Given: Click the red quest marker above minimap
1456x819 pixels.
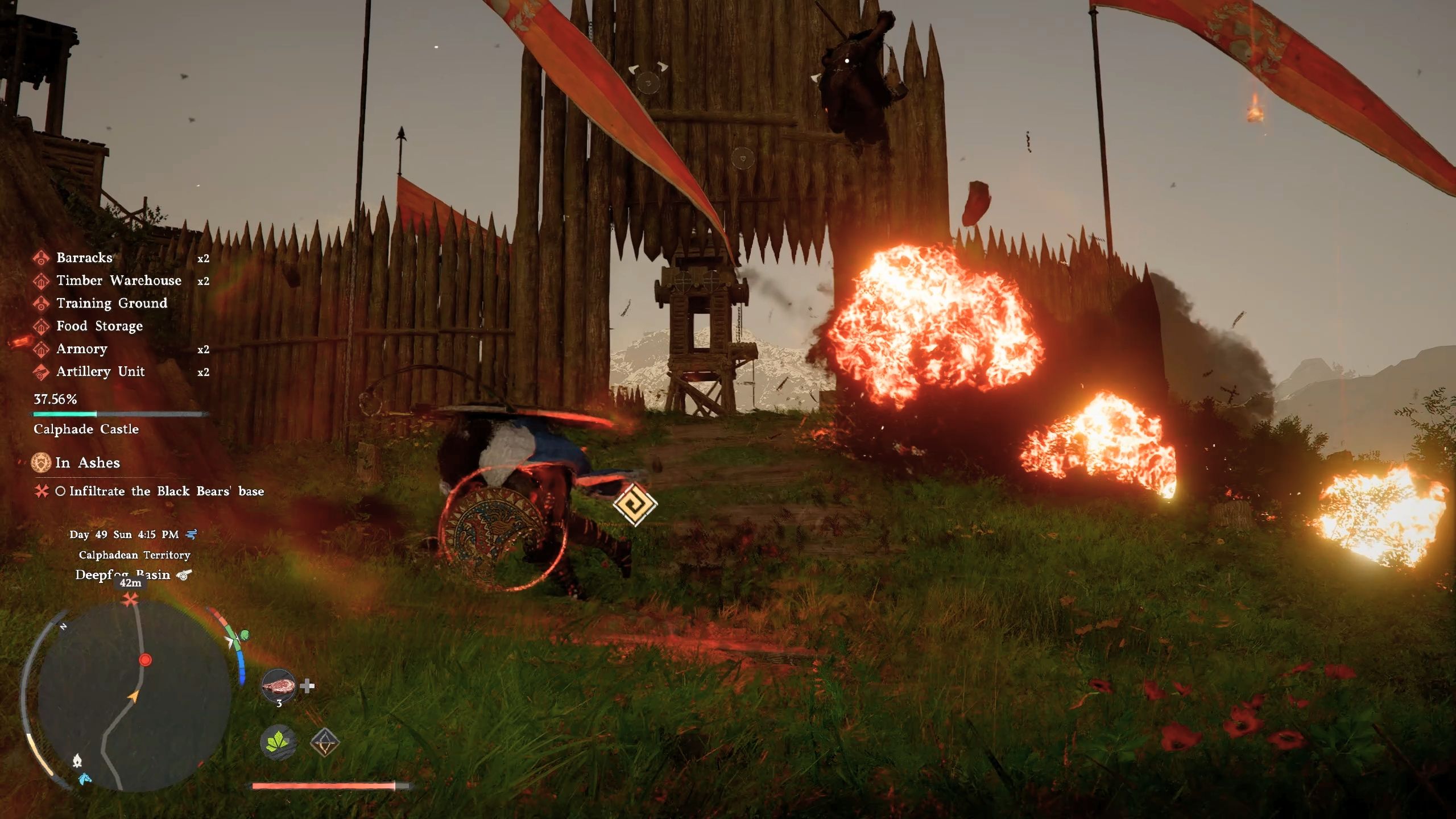Looking at the screenshot, I should coord(132,599).
